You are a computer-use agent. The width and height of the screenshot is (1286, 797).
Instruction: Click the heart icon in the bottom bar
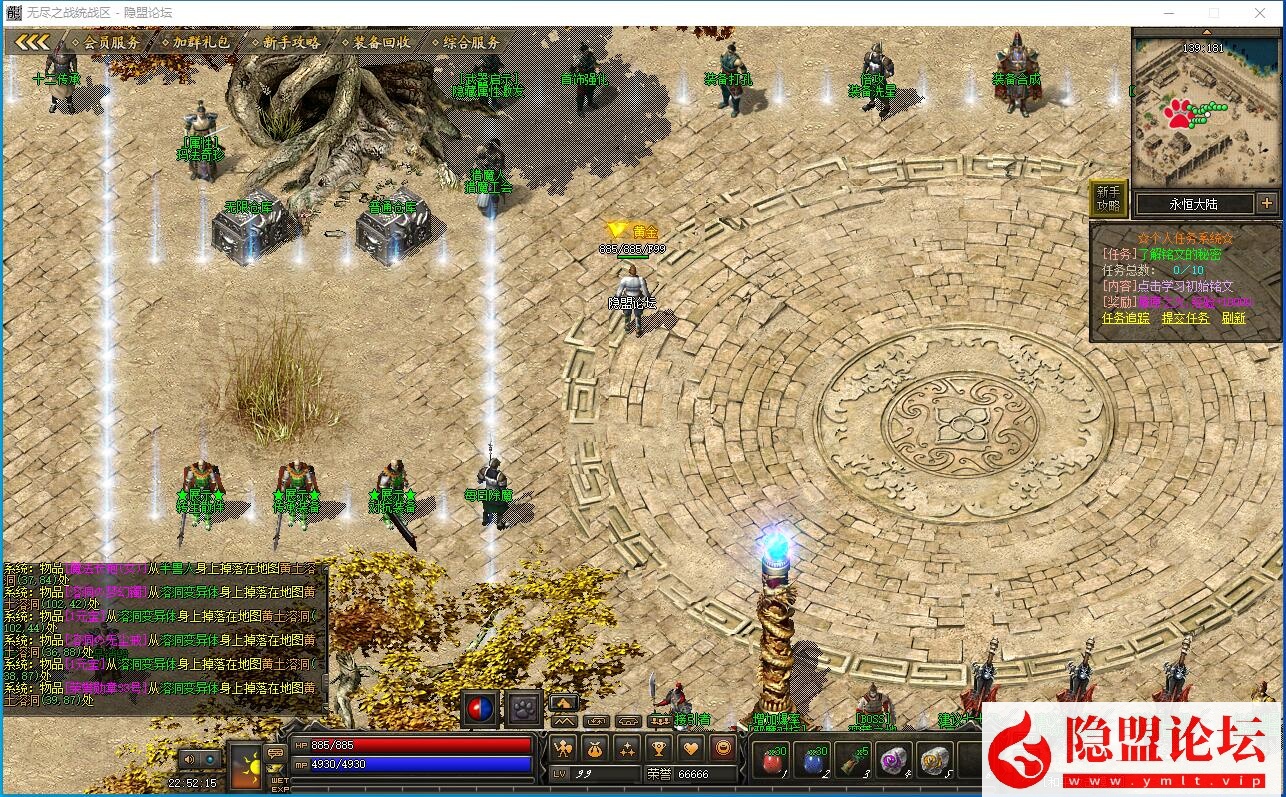click(691, 747)
